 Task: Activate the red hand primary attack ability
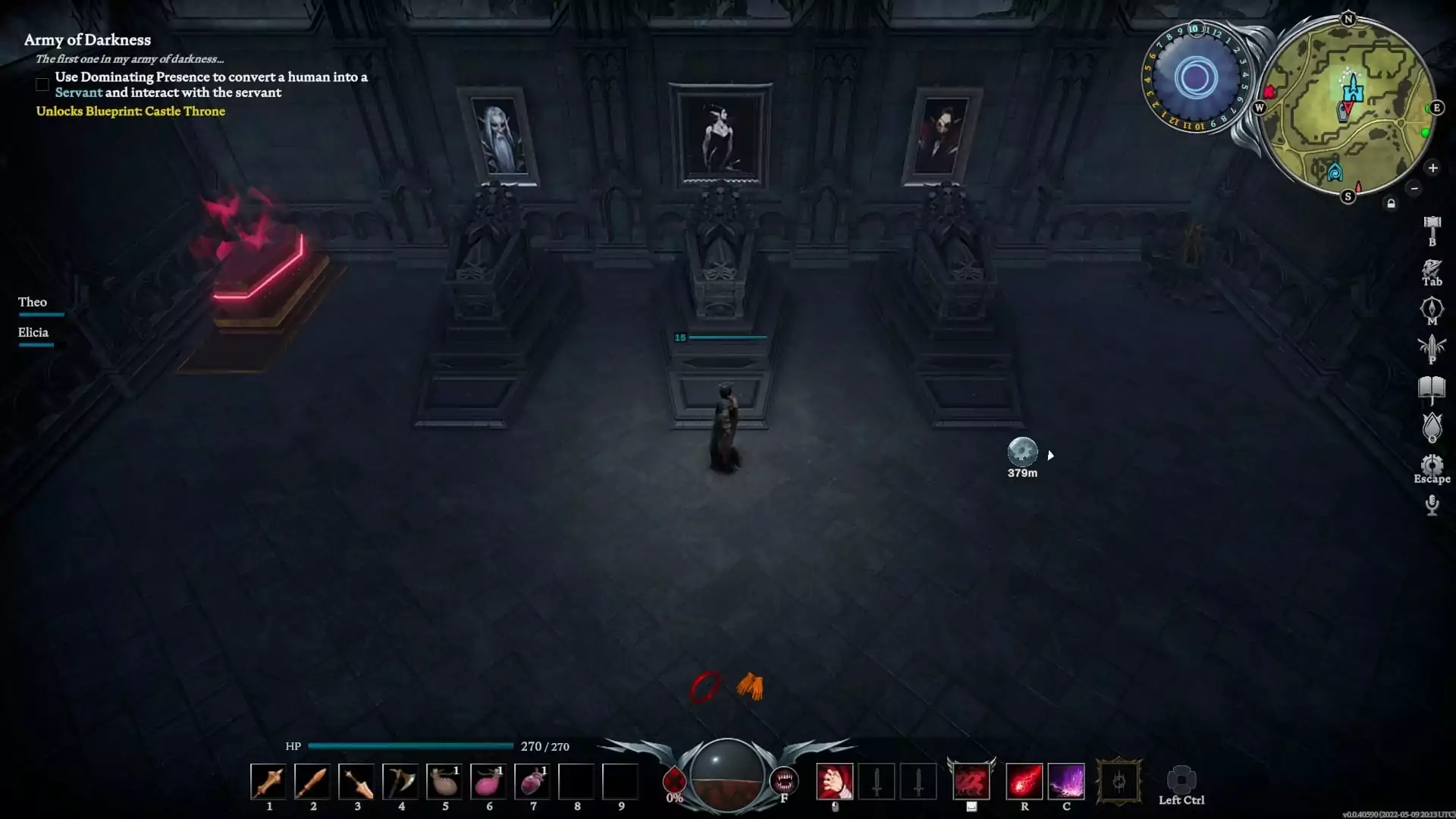point(834,782)
